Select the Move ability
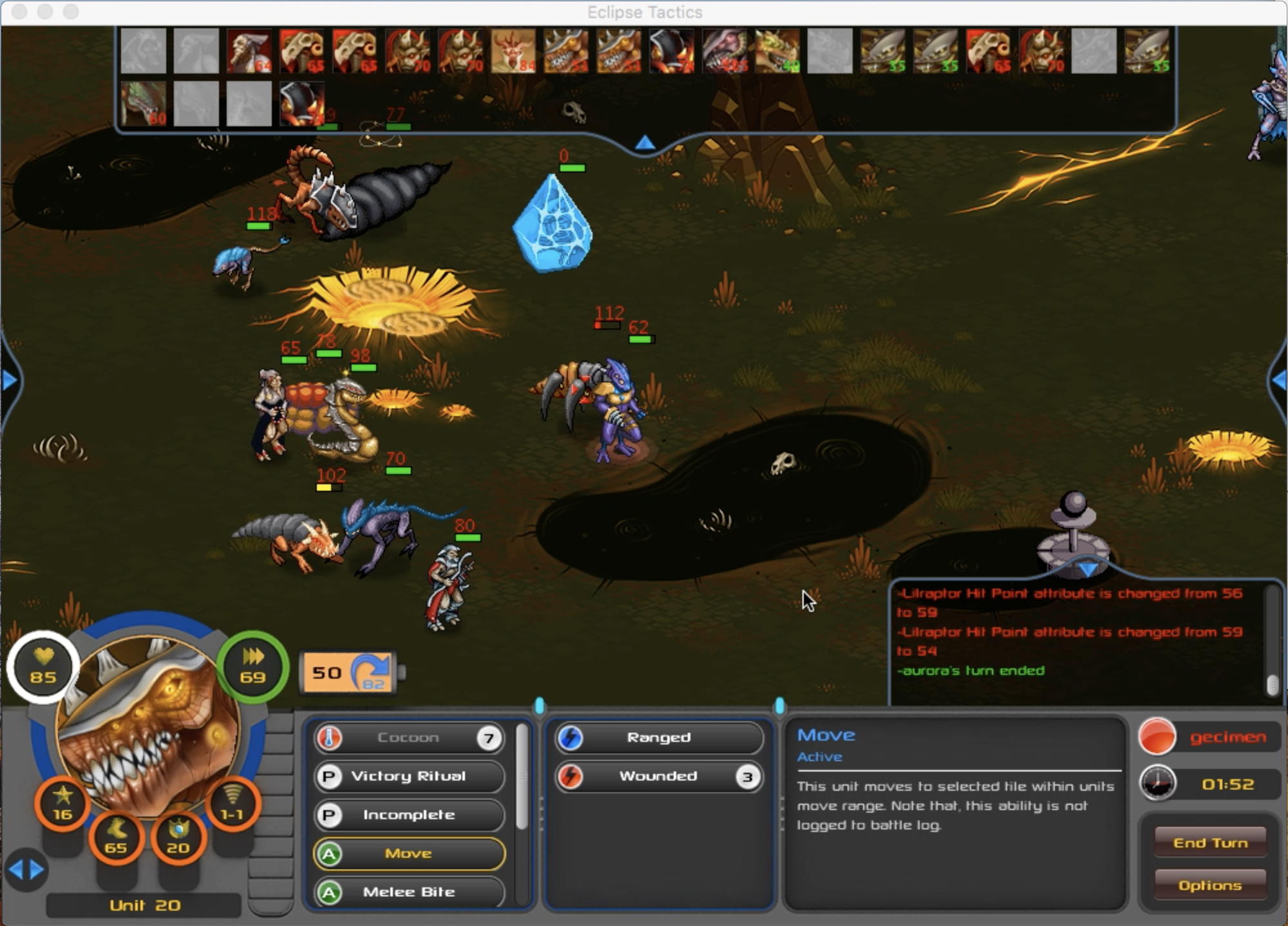Viewport: 1288px width, 926px height. pyautogui.click(x=409, y=853)
